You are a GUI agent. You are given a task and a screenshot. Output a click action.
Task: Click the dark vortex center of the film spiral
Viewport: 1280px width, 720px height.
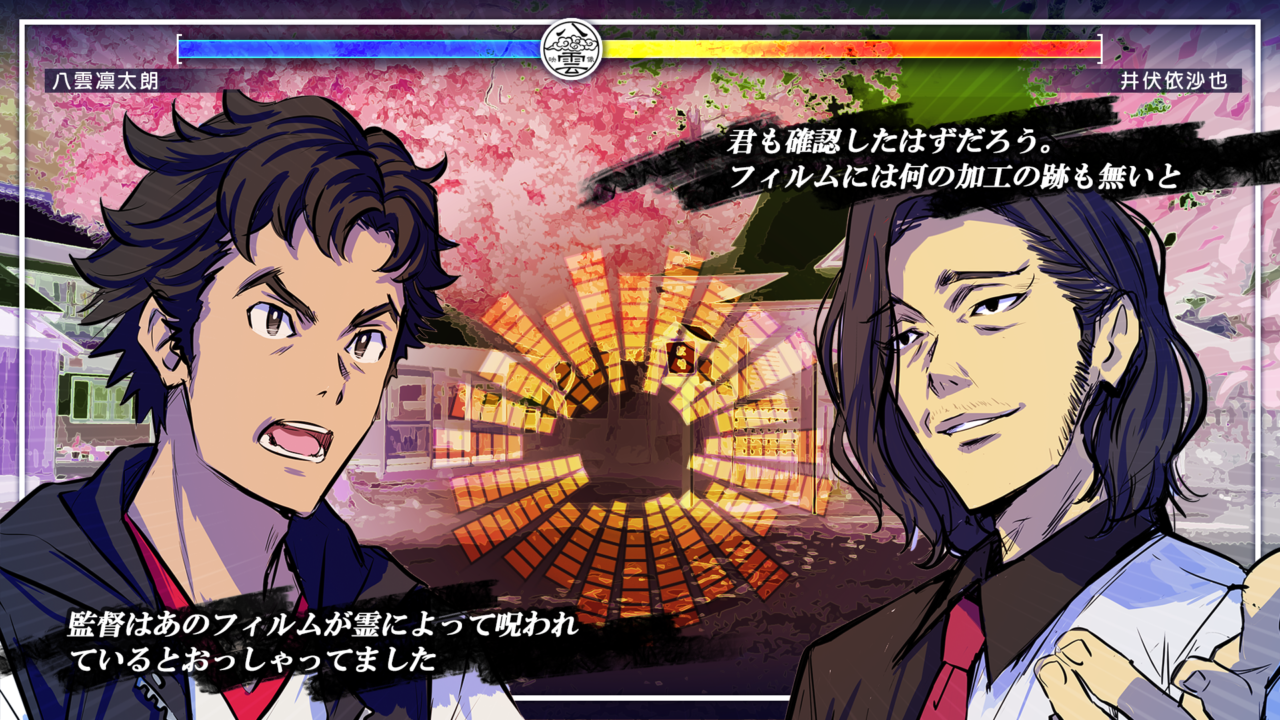(x=630, y=420)
